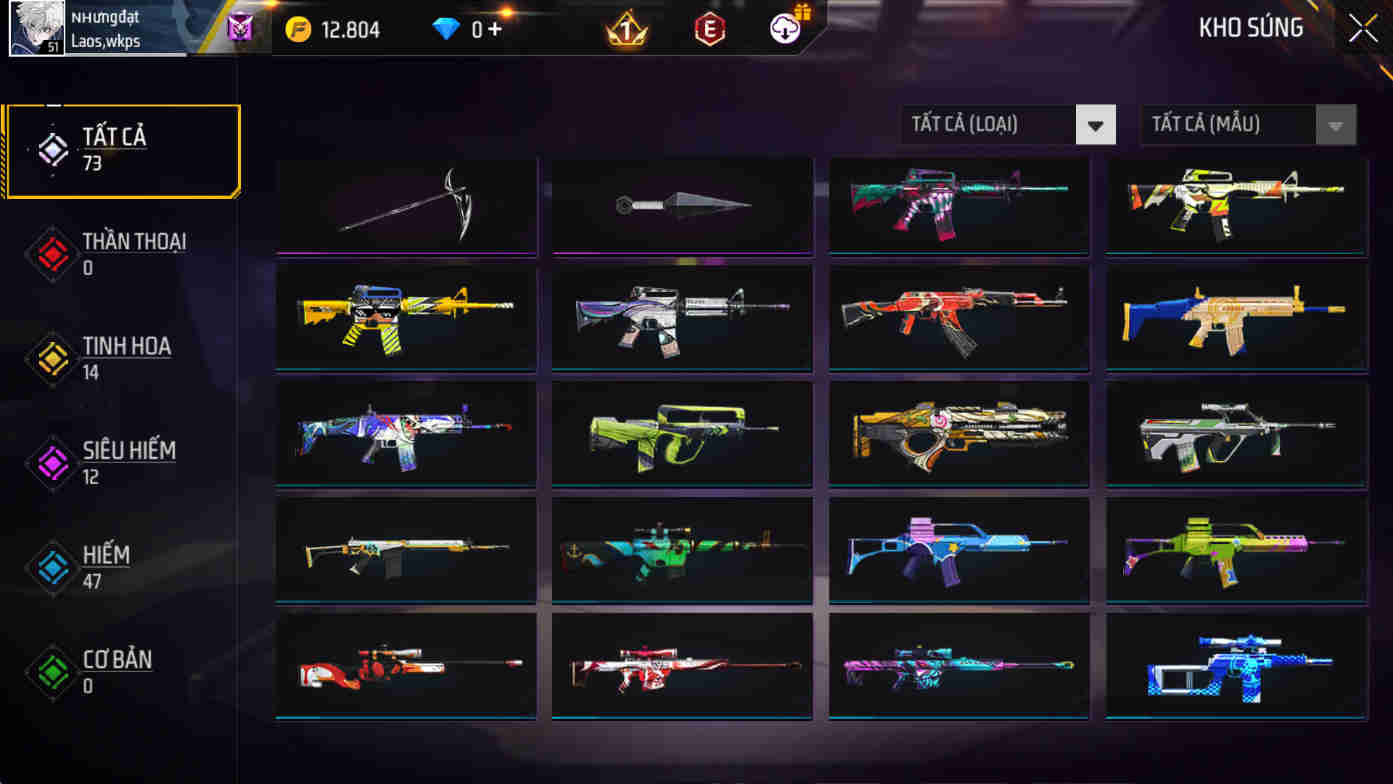Select the kunai weapon thumbnail
Screen dimensions: 1393x784
point(681,205)
